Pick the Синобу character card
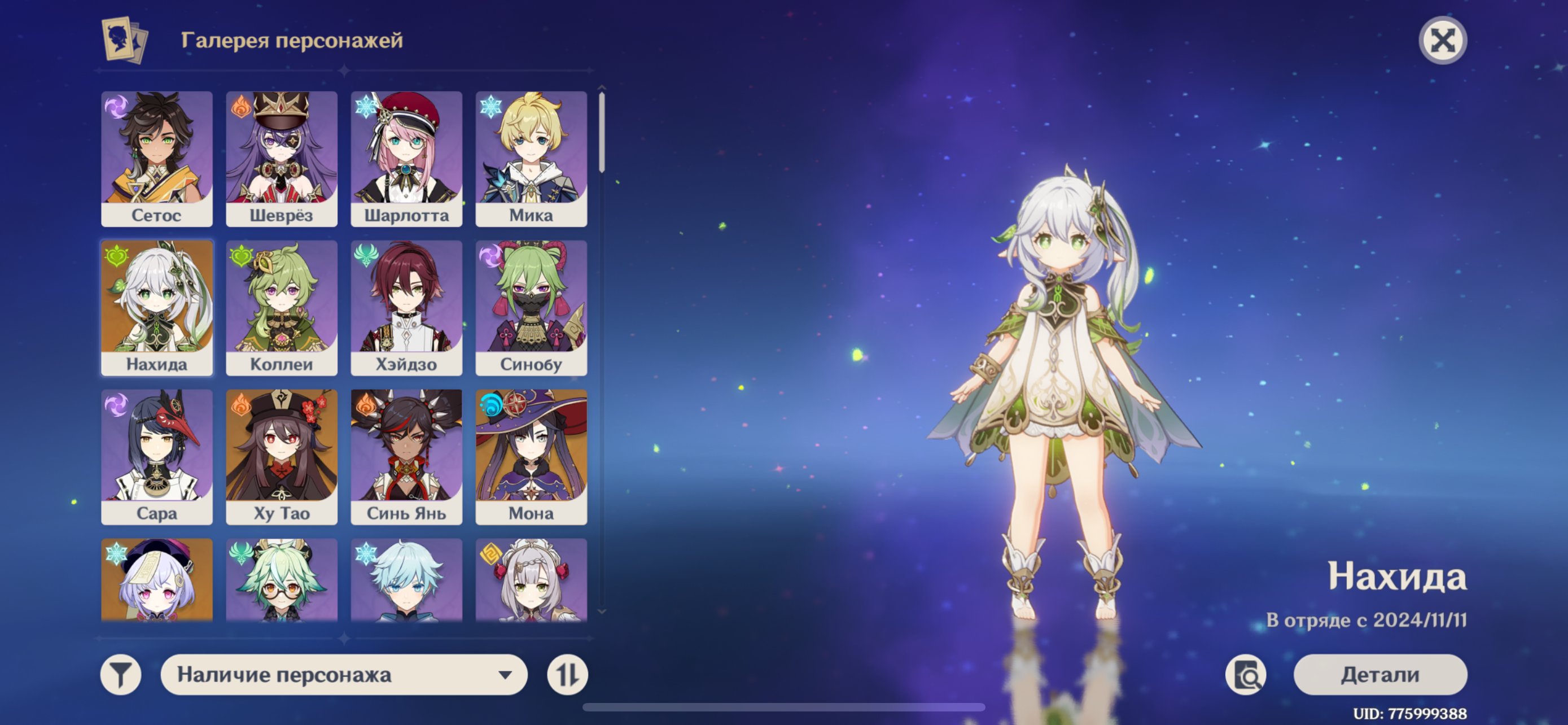Viewport: 1568px width, 725px height. coord(531,307)
